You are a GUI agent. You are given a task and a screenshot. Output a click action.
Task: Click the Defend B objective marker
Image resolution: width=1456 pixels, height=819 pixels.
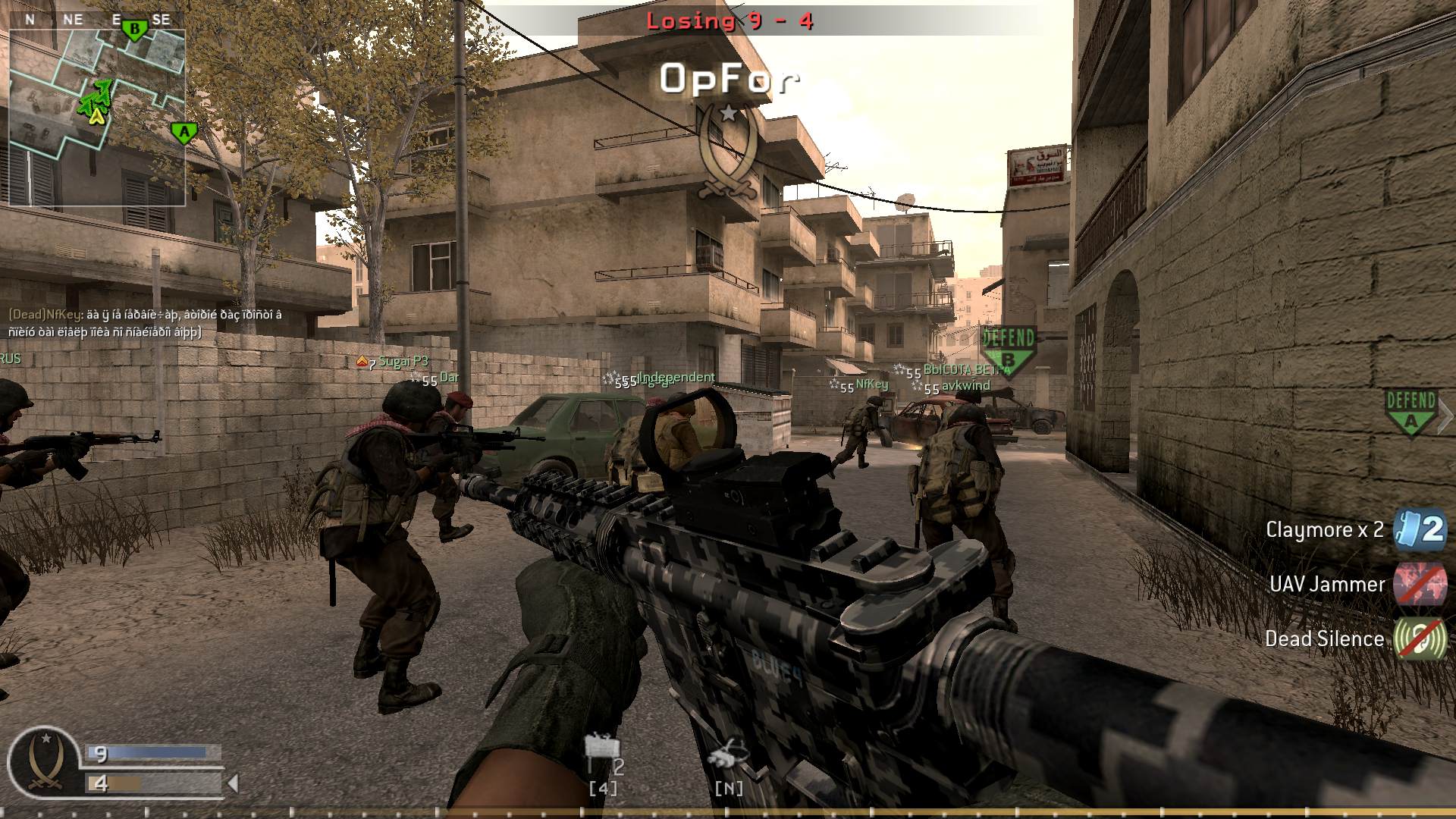click(1008, 350)
